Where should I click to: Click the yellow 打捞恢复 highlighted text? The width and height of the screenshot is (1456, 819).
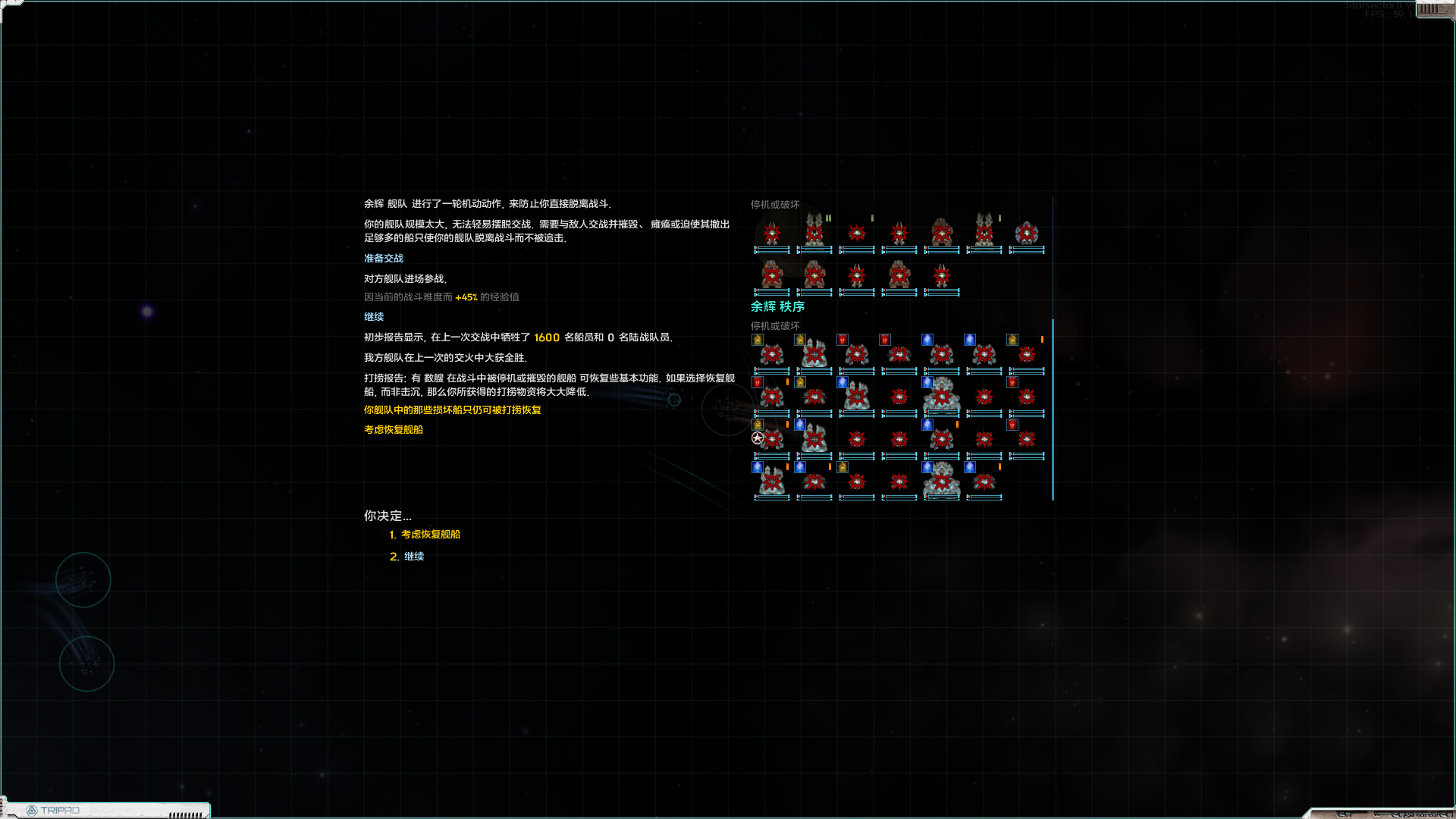click(450, 409)
